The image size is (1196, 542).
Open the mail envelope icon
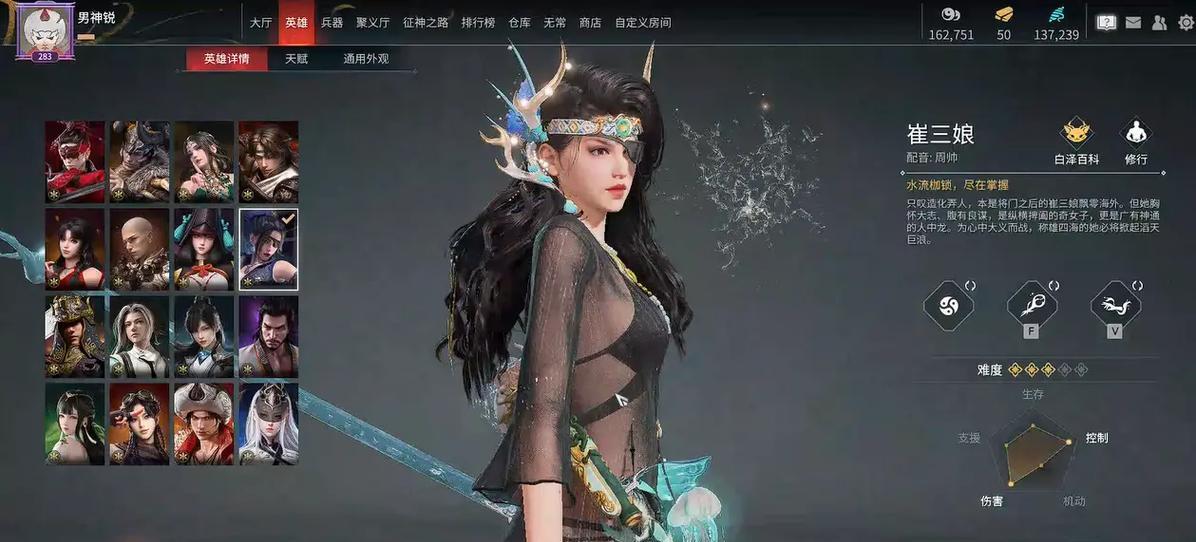[x=1133, y=22]
